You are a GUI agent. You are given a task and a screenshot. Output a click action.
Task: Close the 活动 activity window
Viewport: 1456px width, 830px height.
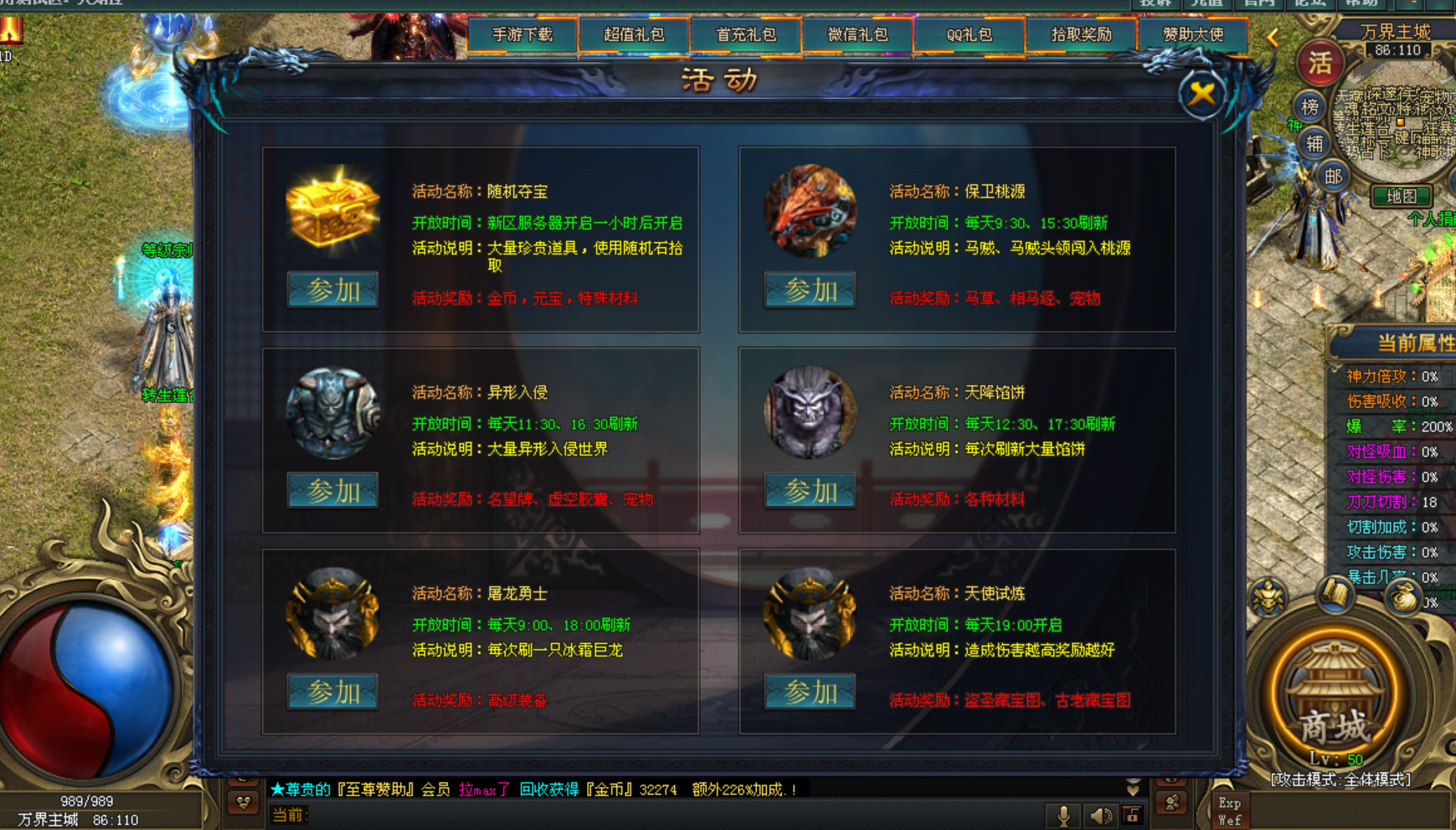(1201, 93)
